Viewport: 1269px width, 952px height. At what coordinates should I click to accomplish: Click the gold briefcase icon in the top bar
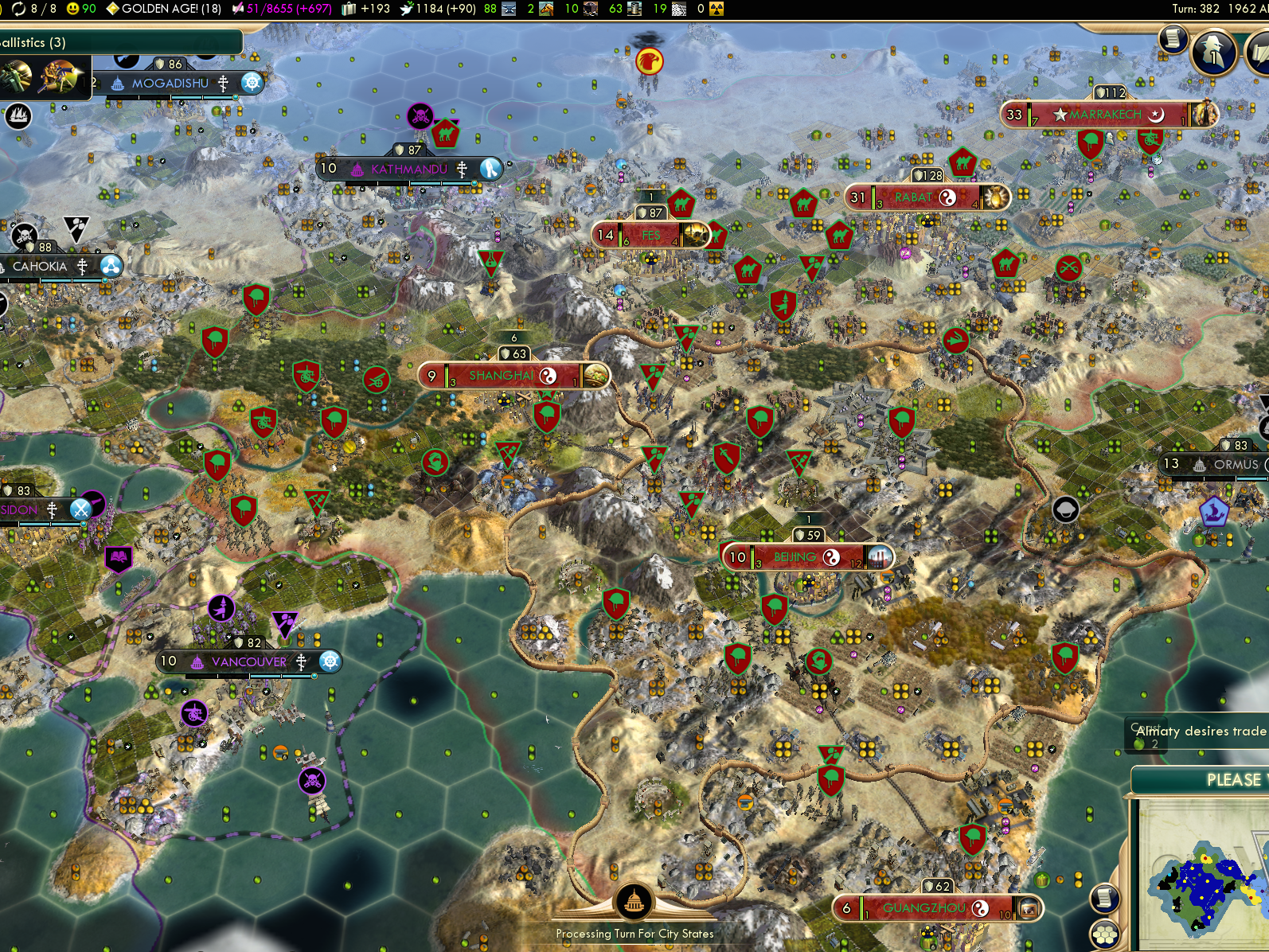point(348,9)
